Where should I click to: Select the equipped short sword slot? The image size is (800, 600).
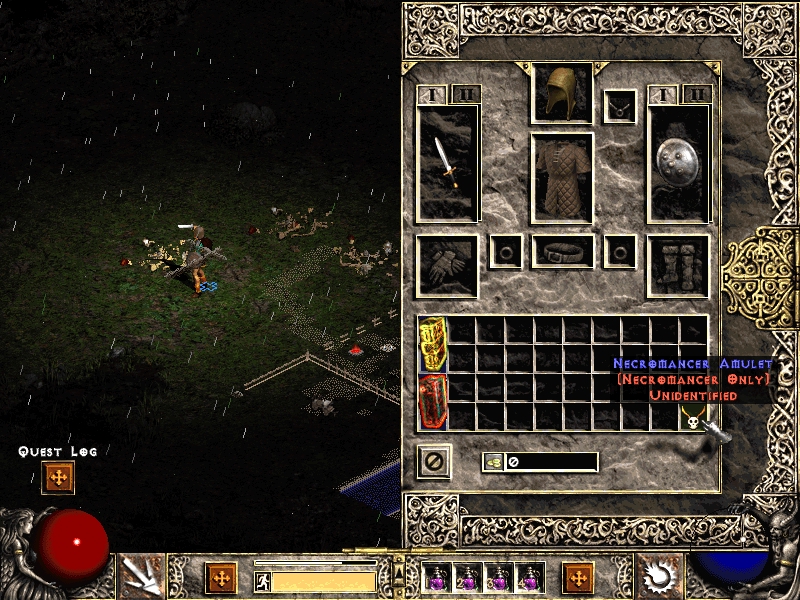pyautogui.click(x=448, y=163)
